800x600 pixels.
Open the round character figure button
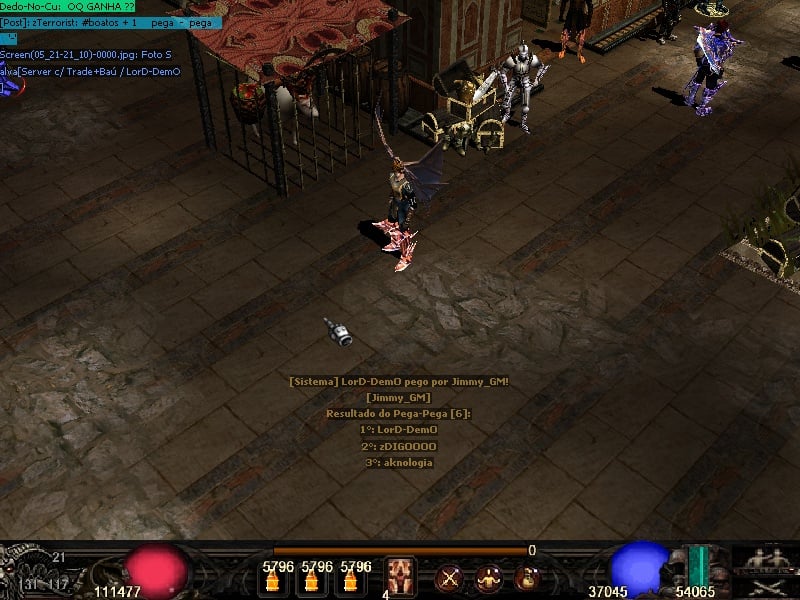(488, 577)
